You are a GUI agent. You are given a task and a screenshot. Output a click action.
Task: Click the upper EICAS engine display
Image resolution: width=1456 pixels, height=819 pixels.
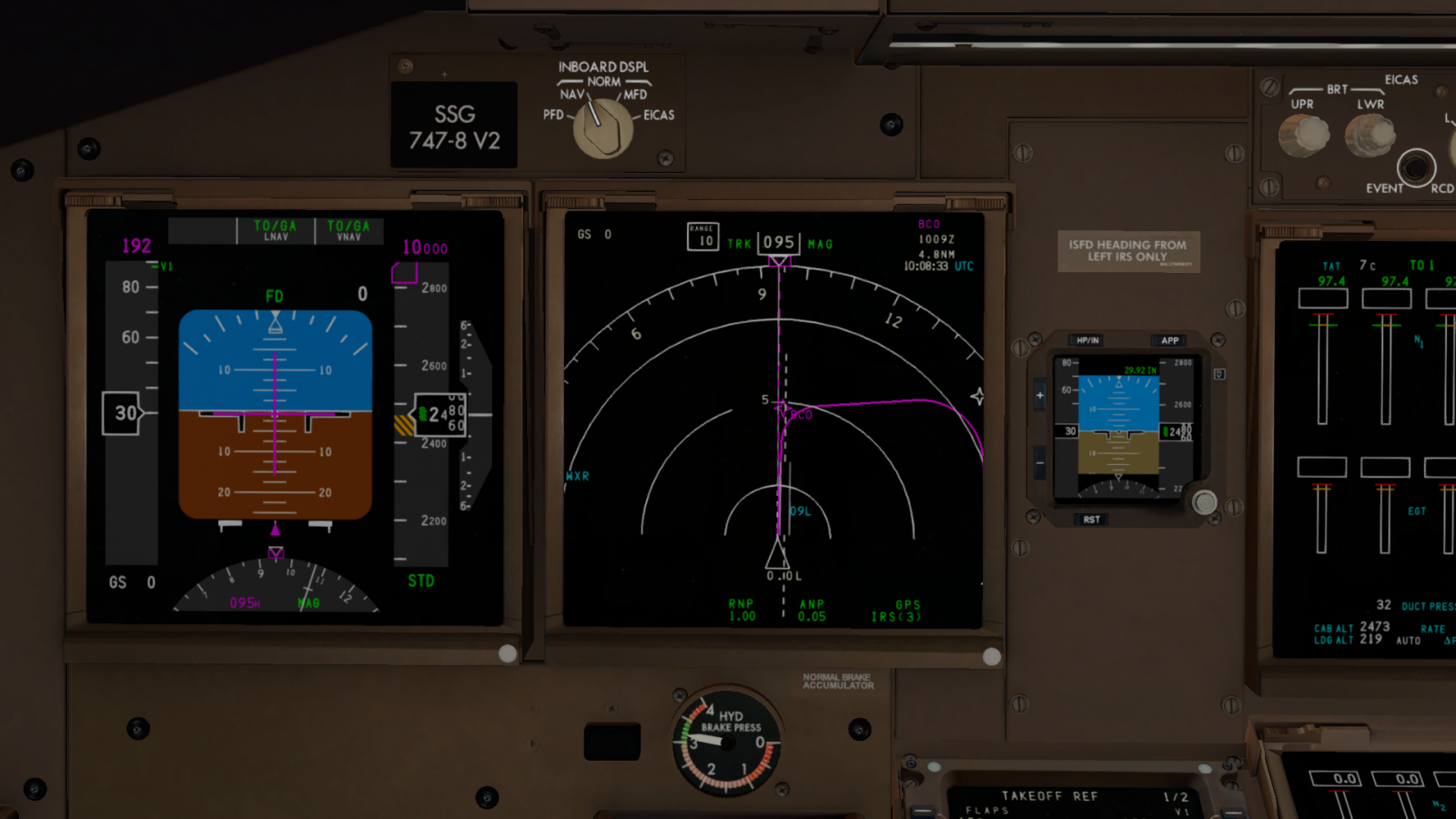(x=1365, y=446)
